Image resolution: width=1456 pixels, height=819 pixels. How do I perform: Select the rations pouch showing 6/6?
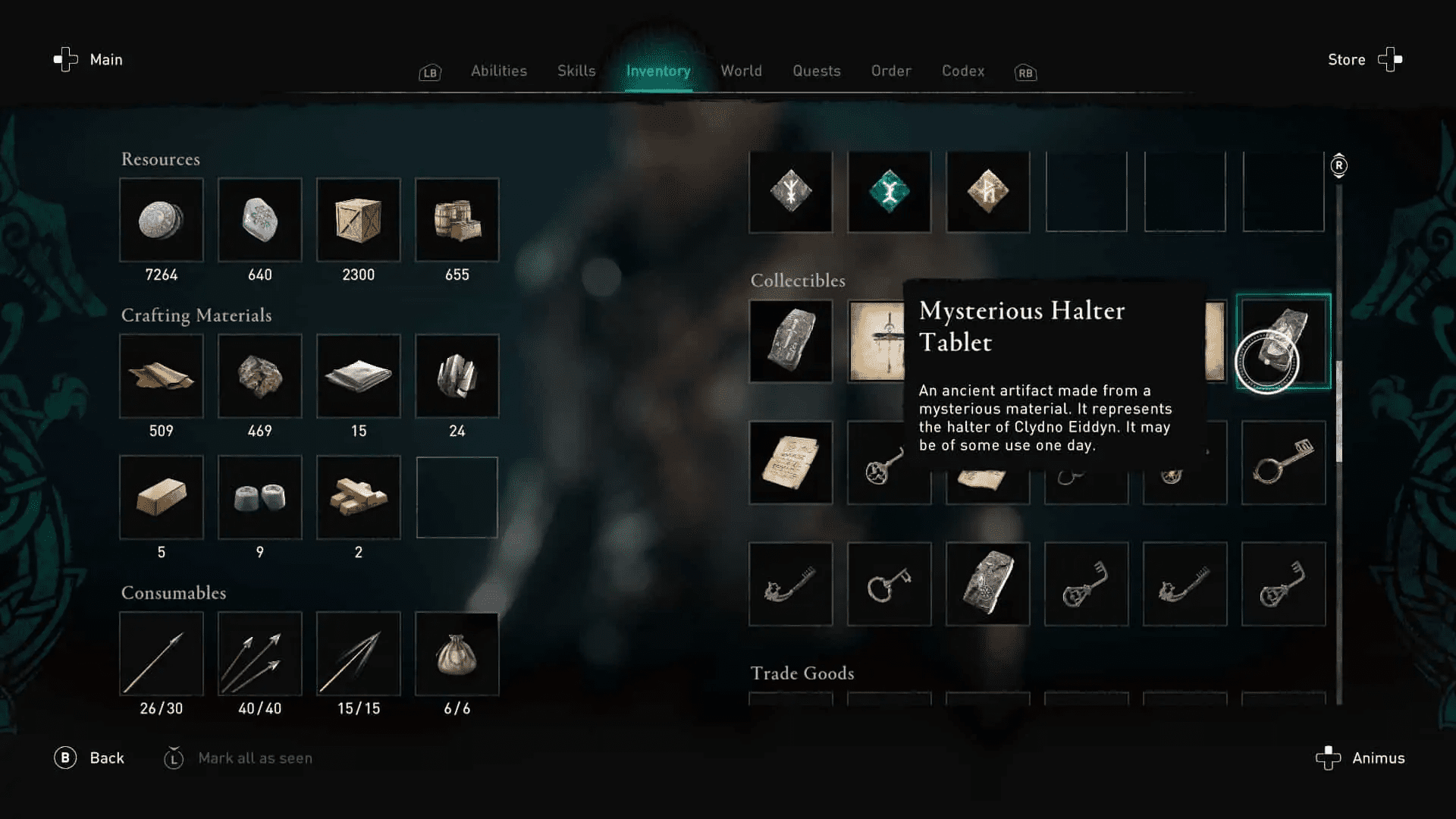tap(457, 654)
